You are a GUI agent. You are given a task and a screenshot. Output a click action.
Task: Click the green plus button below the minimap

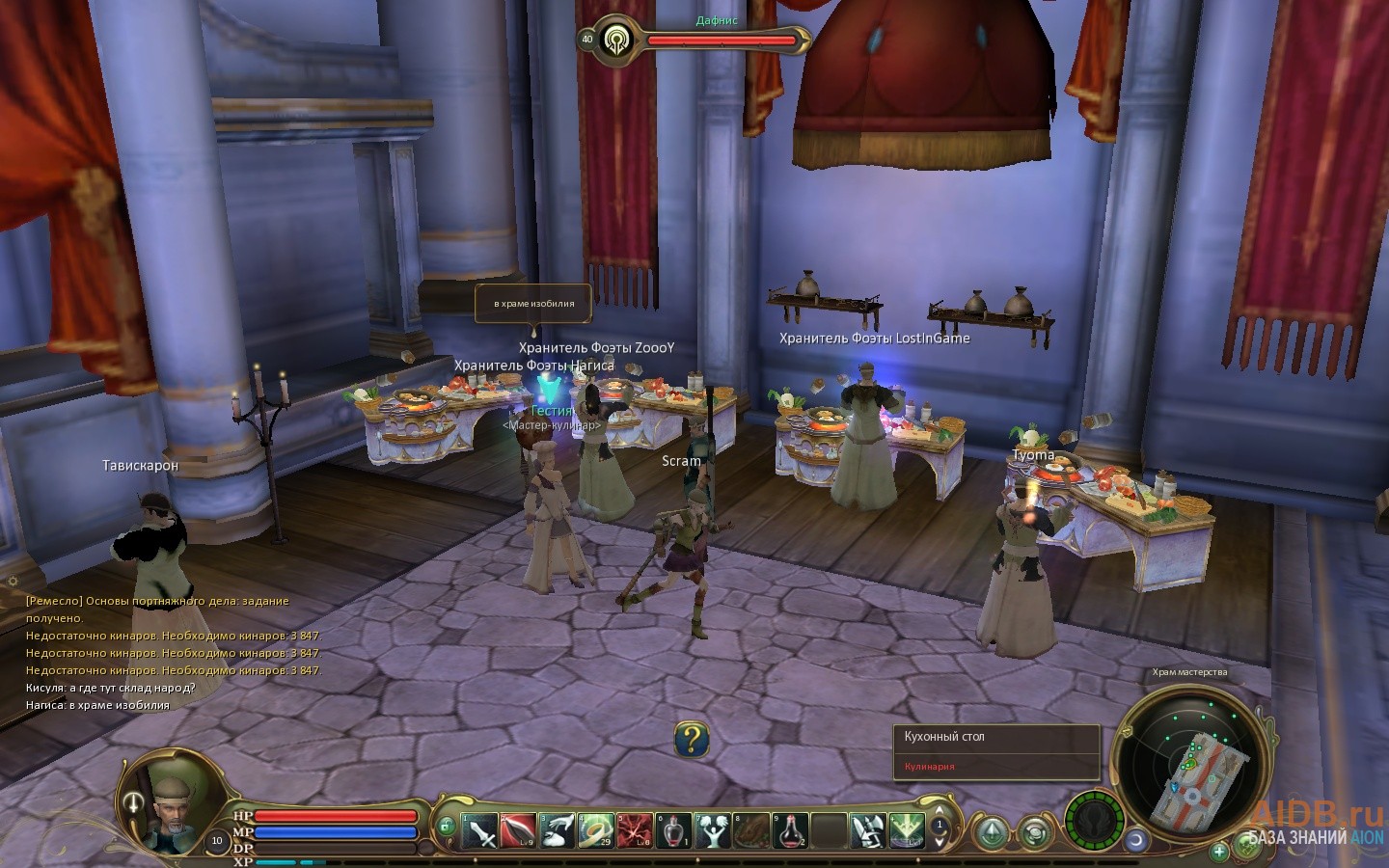pyautogui.click(x=1219, y=851)
